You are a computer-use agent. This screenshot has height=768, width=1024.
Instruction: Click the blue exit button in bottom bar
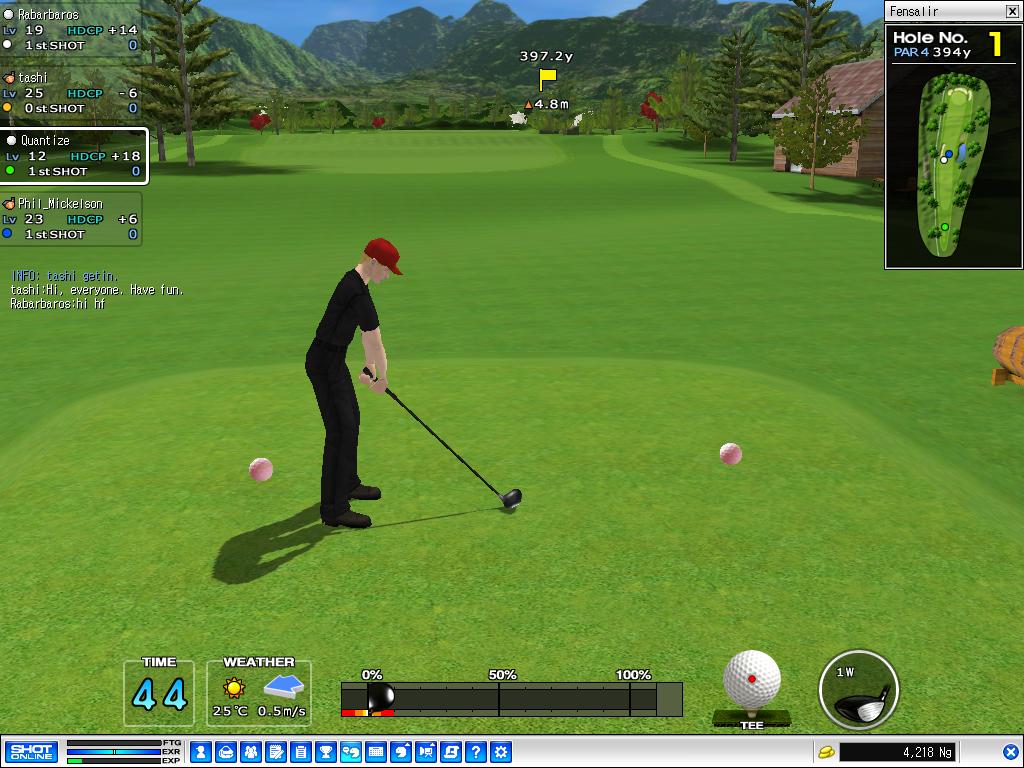pyautogui.click(x=1011, y=751)
